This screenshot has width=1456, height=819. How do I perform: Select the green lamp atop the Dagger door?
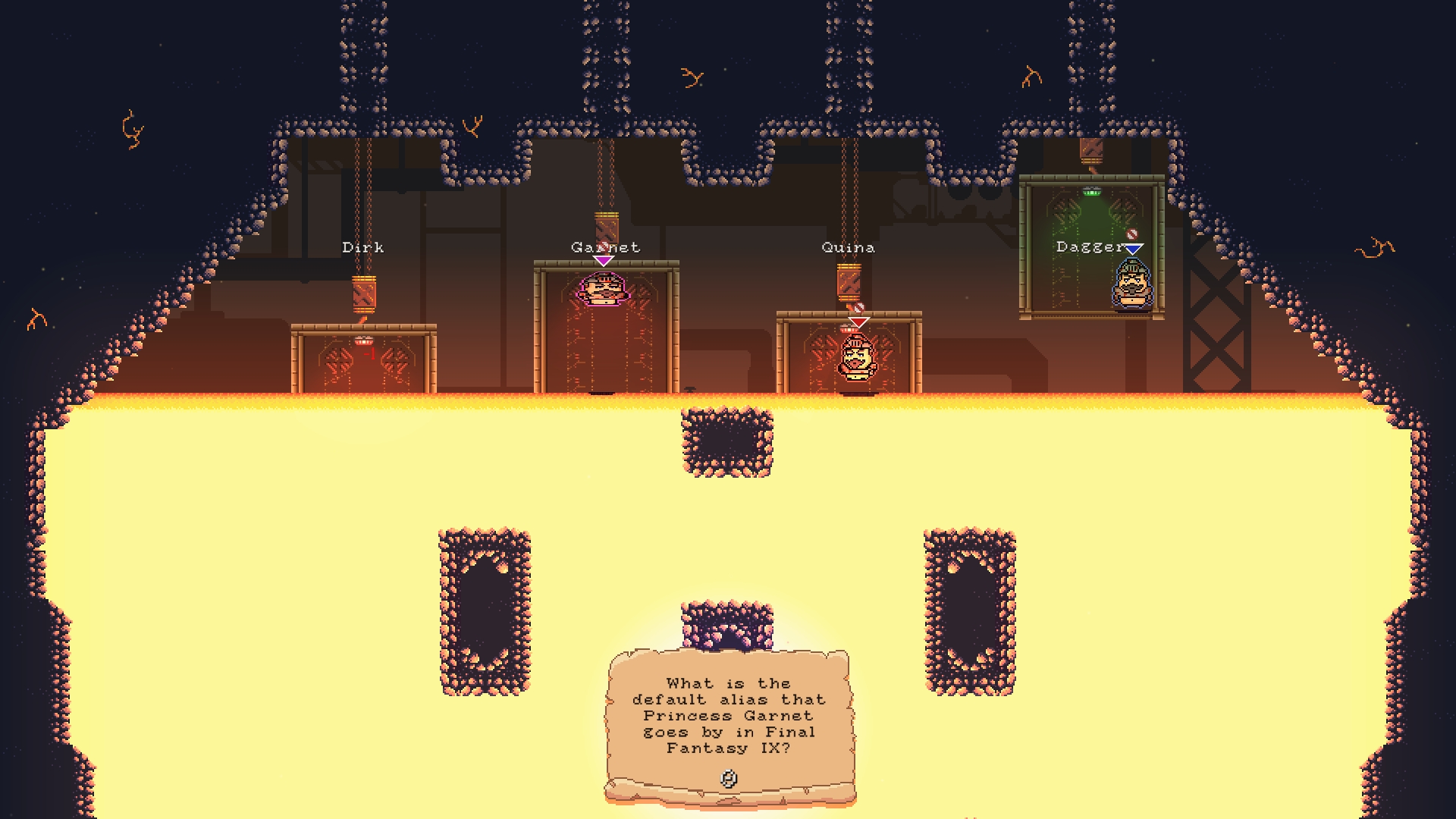click(1090, 192)
